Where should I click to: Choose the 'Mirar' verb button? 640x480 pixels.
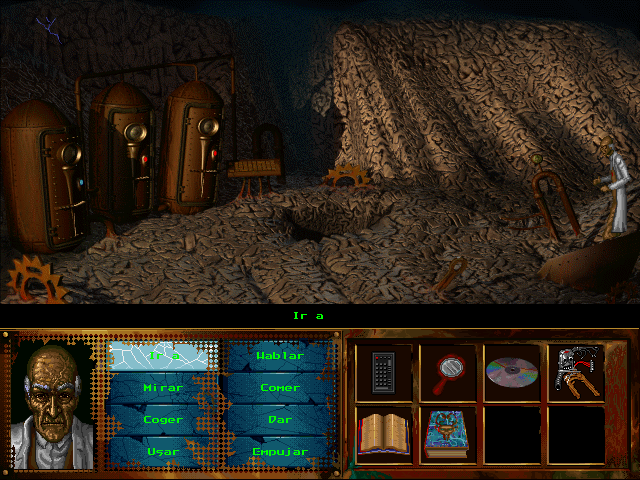point(164,388)
